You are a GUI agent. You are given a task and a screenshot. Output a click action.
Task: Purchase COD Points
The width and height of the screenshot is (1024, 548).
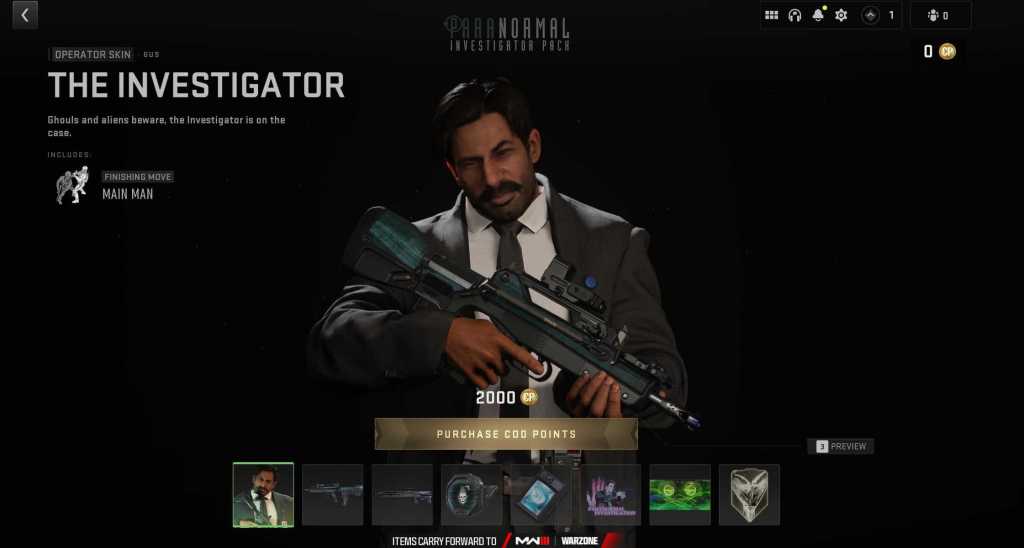pos(506,434)
